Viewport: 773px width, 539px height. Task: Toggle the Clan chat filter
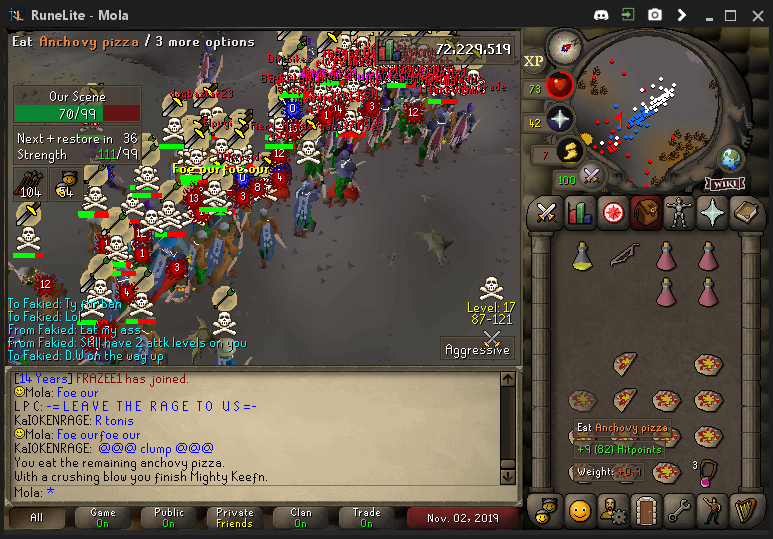(x=301, y=518)
